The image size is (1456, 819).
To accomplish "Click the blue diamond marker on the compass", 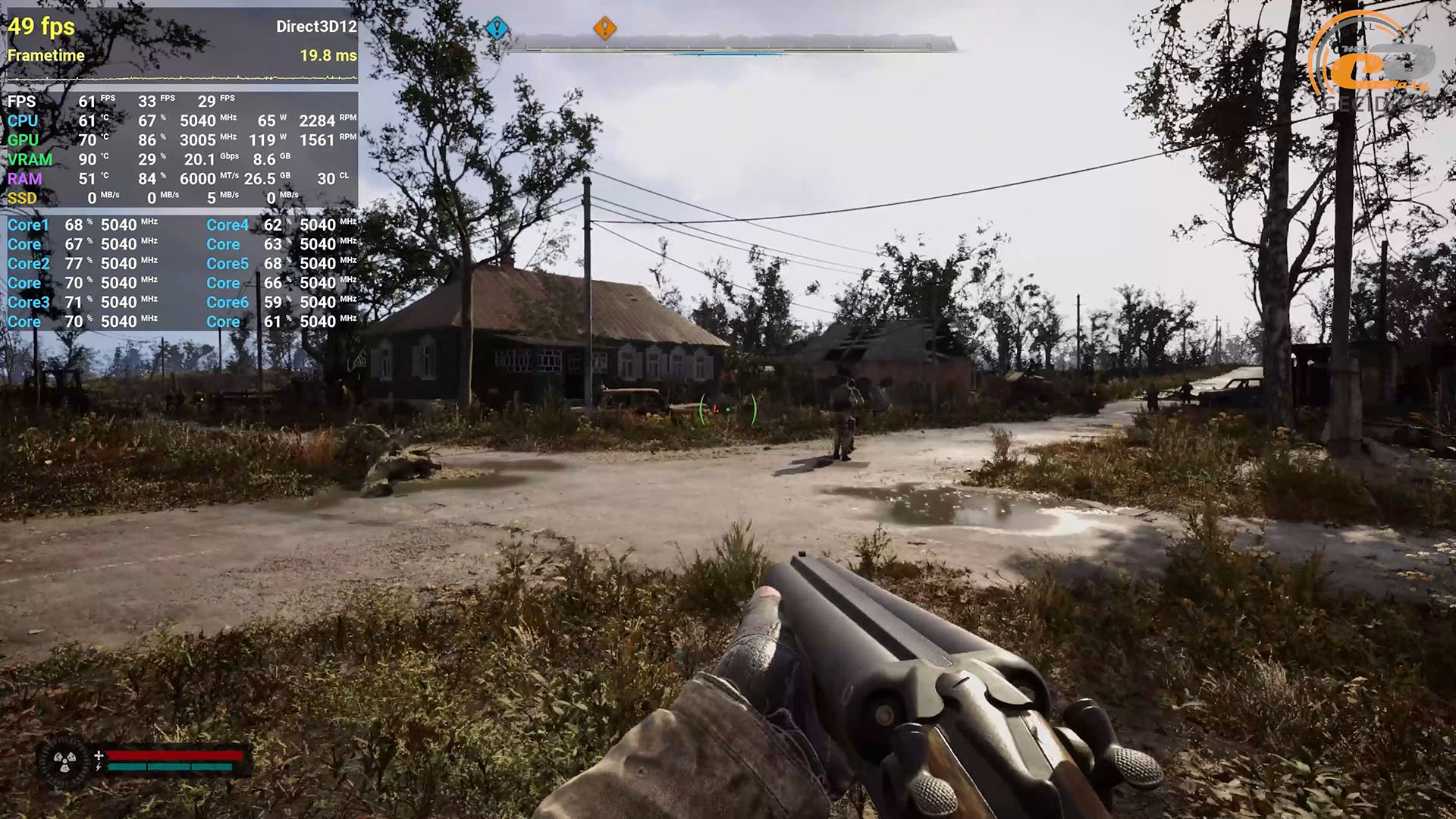I will pos(497,29).
